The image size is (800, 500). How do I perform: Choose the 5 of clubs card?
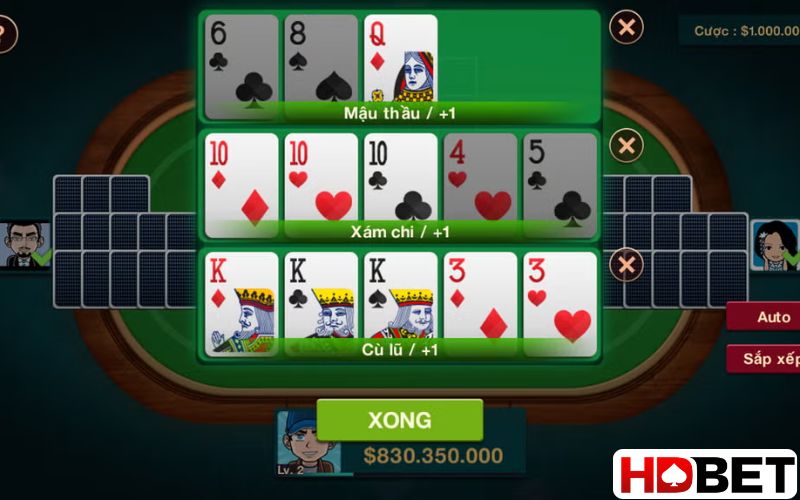(559, 180)
